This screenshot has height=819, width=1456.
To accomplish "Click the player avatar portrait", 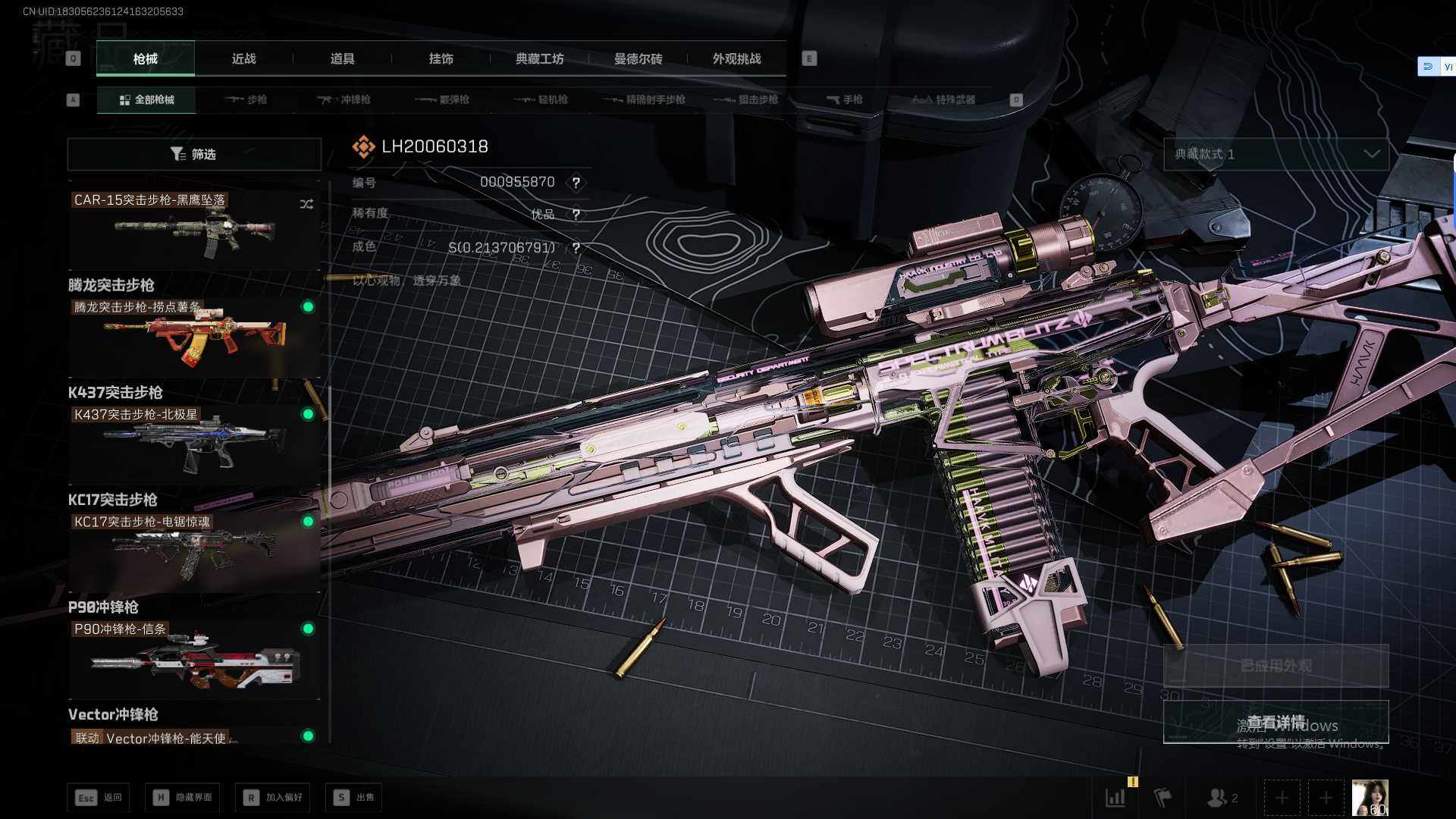I will click(x=1370, y=798).
